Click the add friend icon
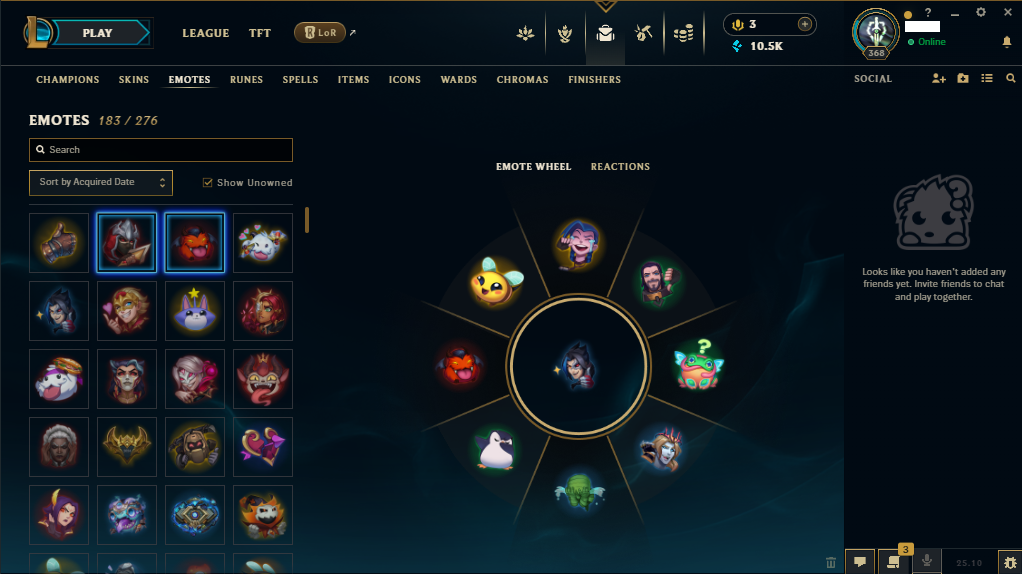Screen dimensions: 1022x574 click(x=938, y=79)
